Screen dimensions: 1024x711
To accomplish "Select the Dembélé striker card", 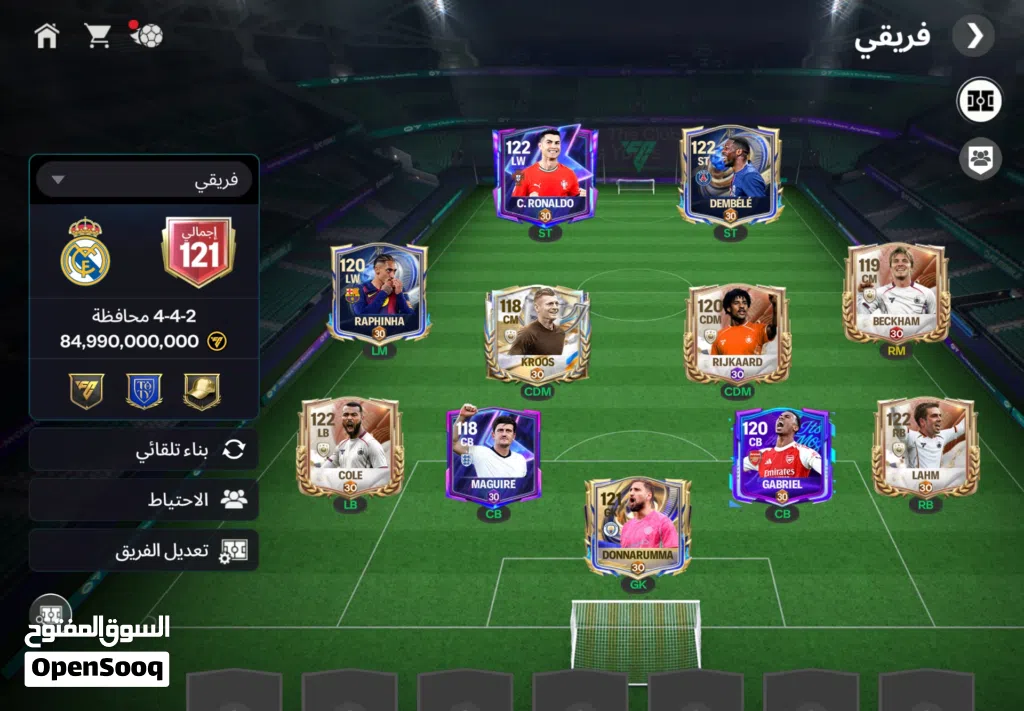I will 730,173.
